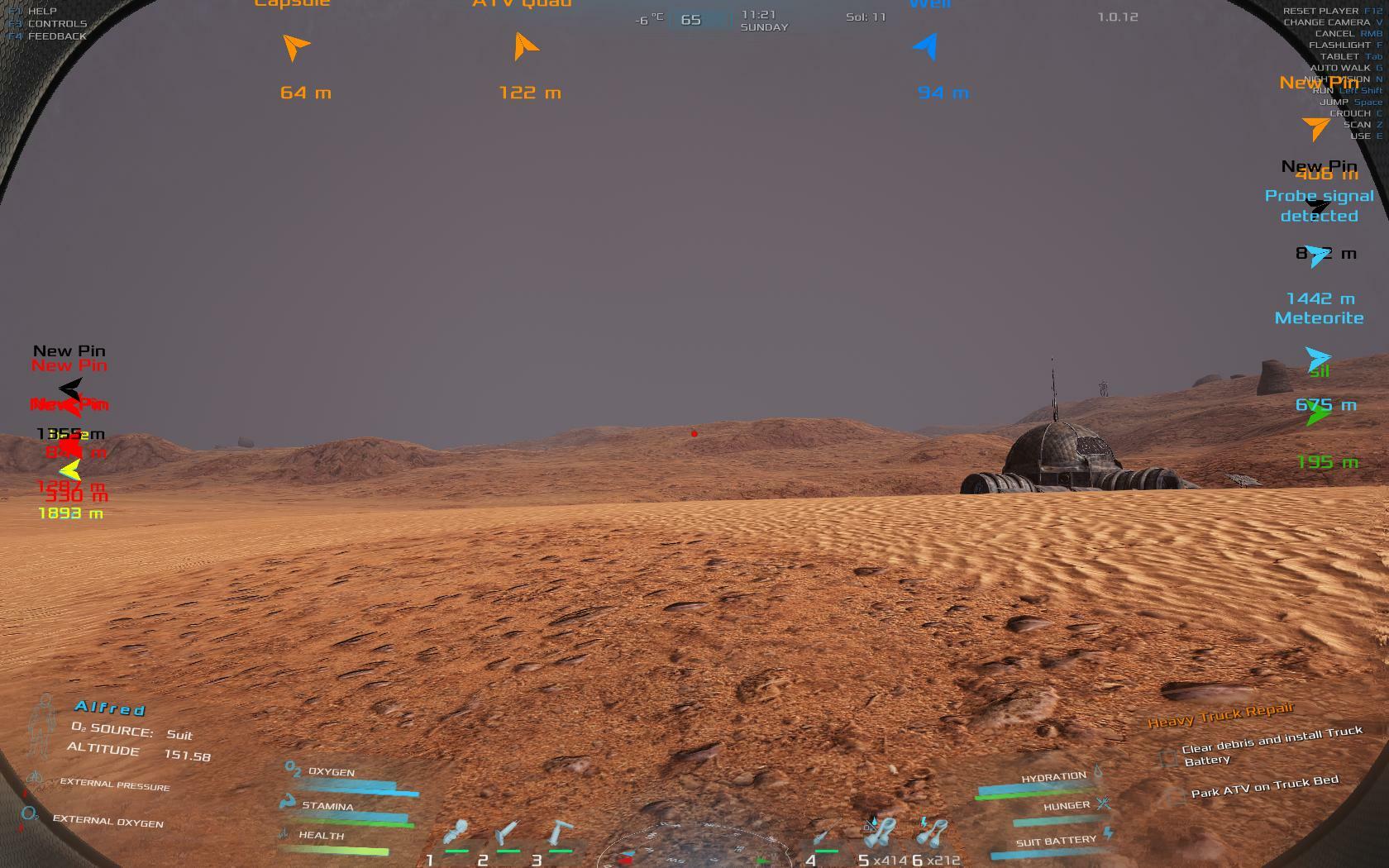This screenshot has width=1389, height=868.
Task: Select the Capsule waypoint marker
Action: point(295,47)
